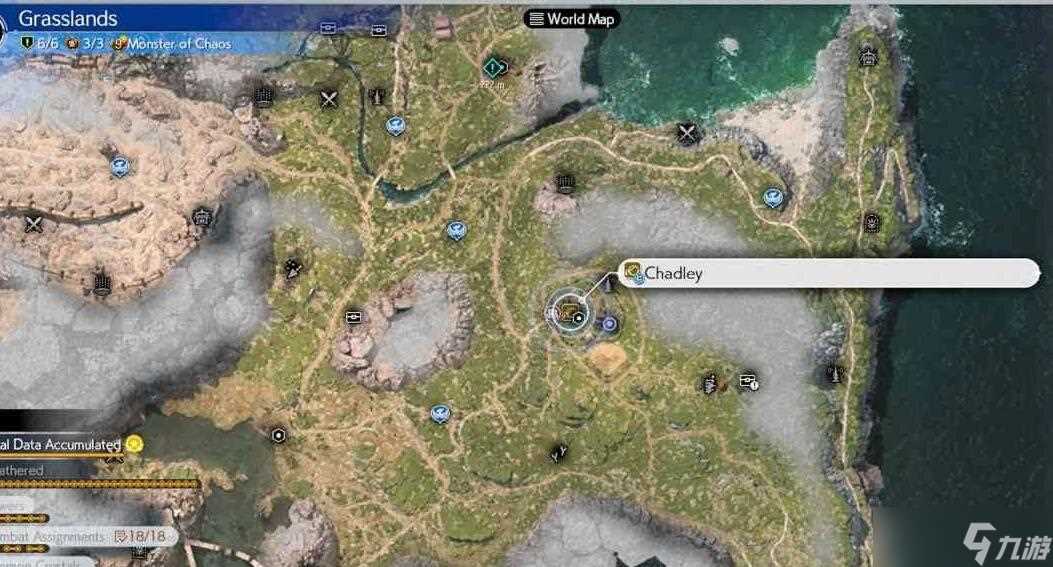Select the box marker with exclamation badge

[748, 381]
